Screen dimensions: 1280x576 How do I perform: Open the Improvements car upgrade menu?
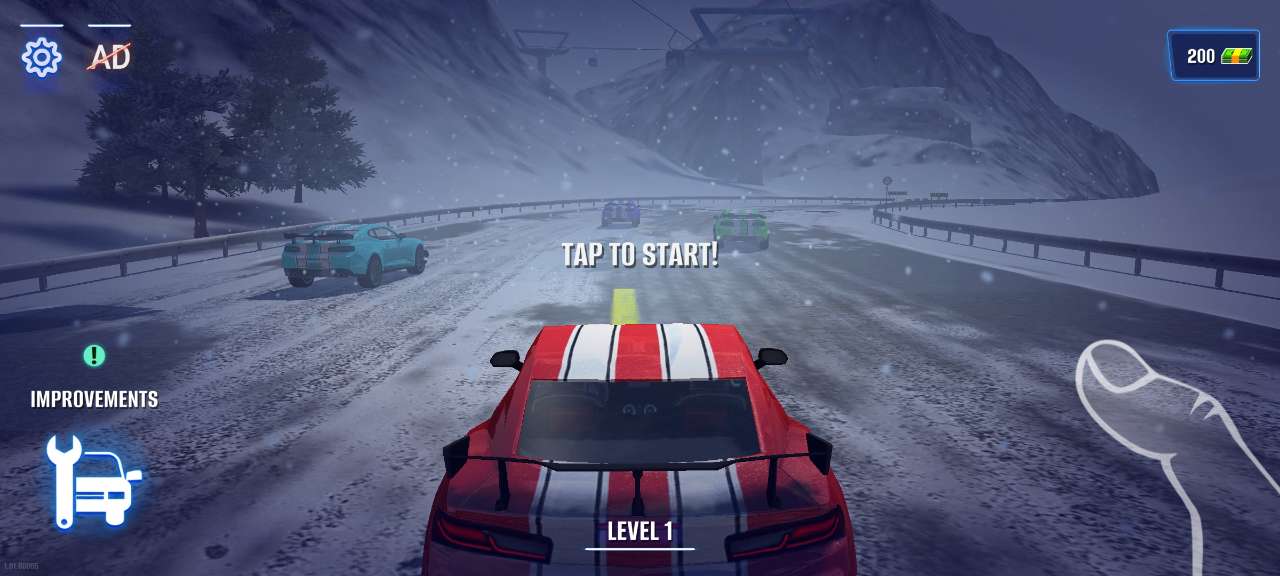coord(94,480)
